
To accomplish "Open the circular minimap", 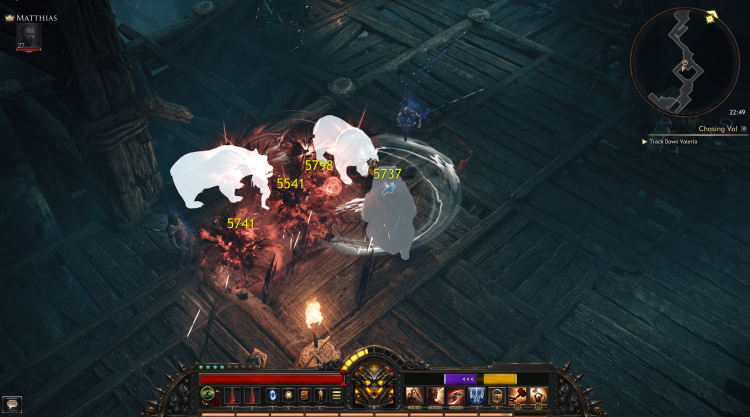I will click(x=684, y=62).
